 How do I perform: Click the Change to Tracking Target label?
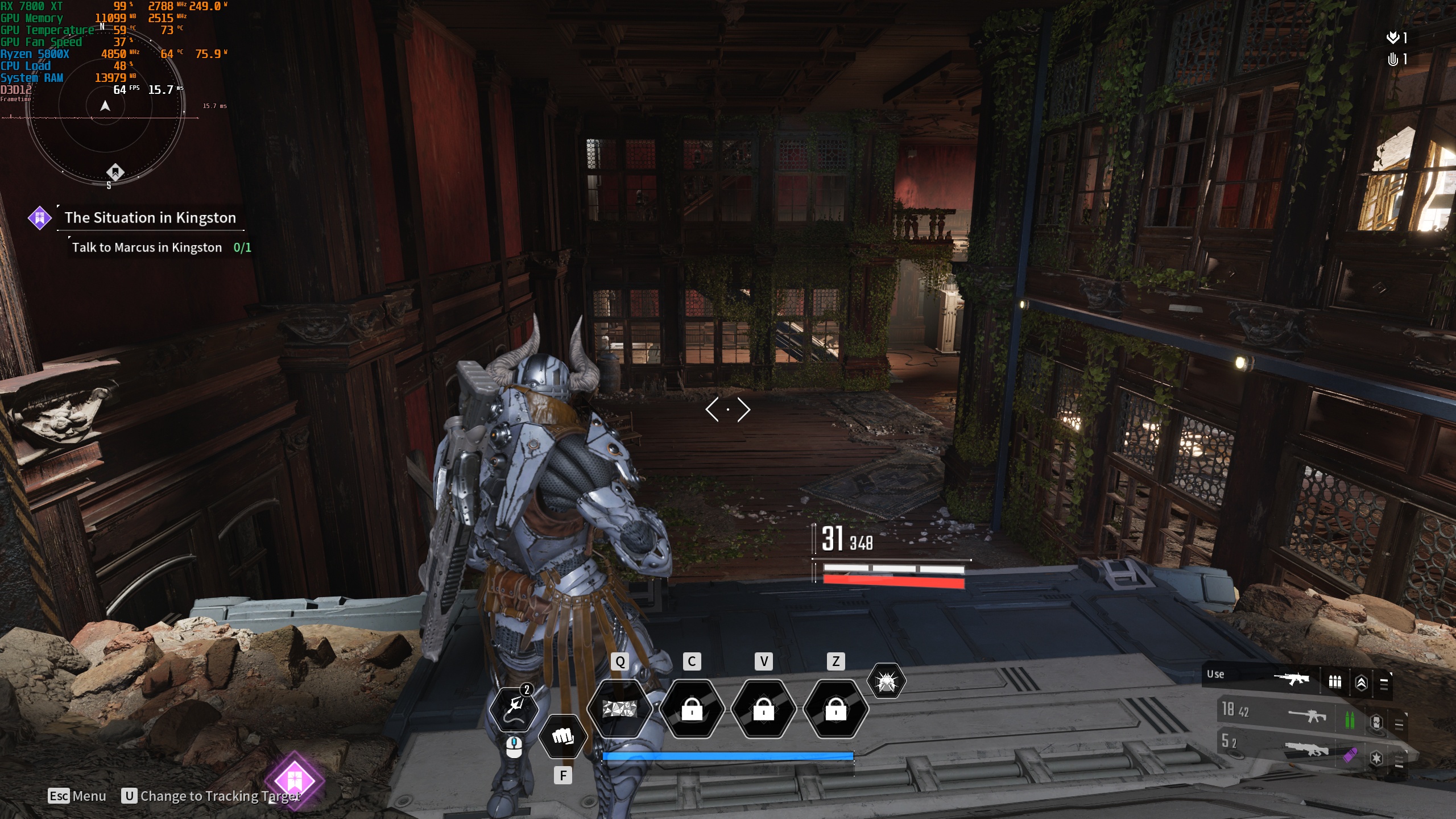[220, 796]
